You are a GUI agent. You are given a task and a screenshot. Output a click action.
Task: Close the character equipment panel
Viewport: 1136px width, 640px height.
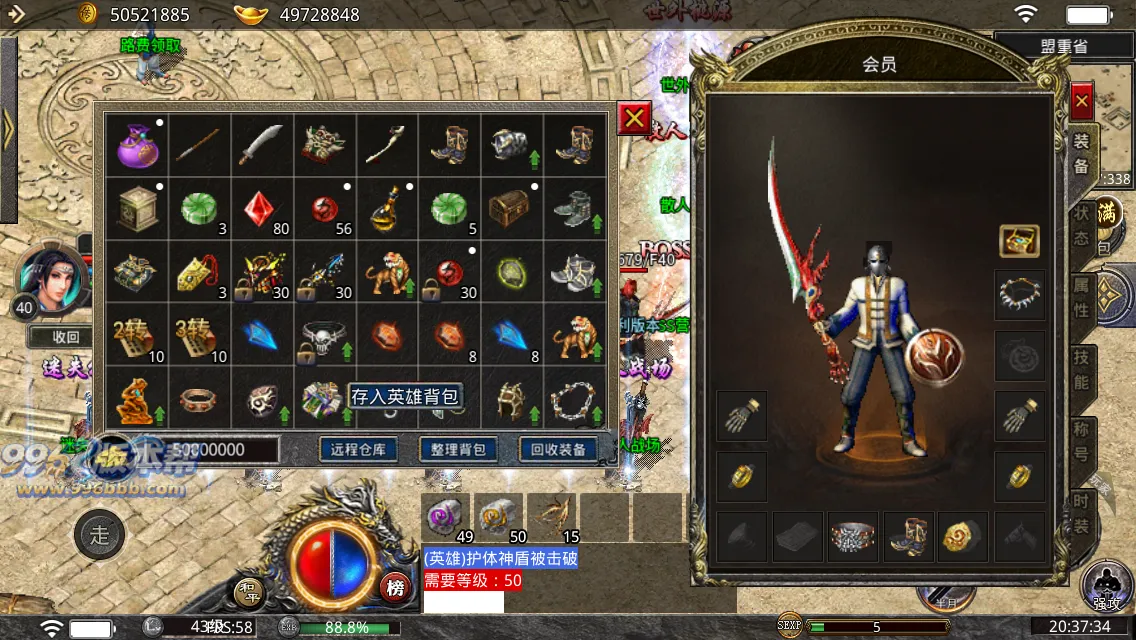(1081, 101)
